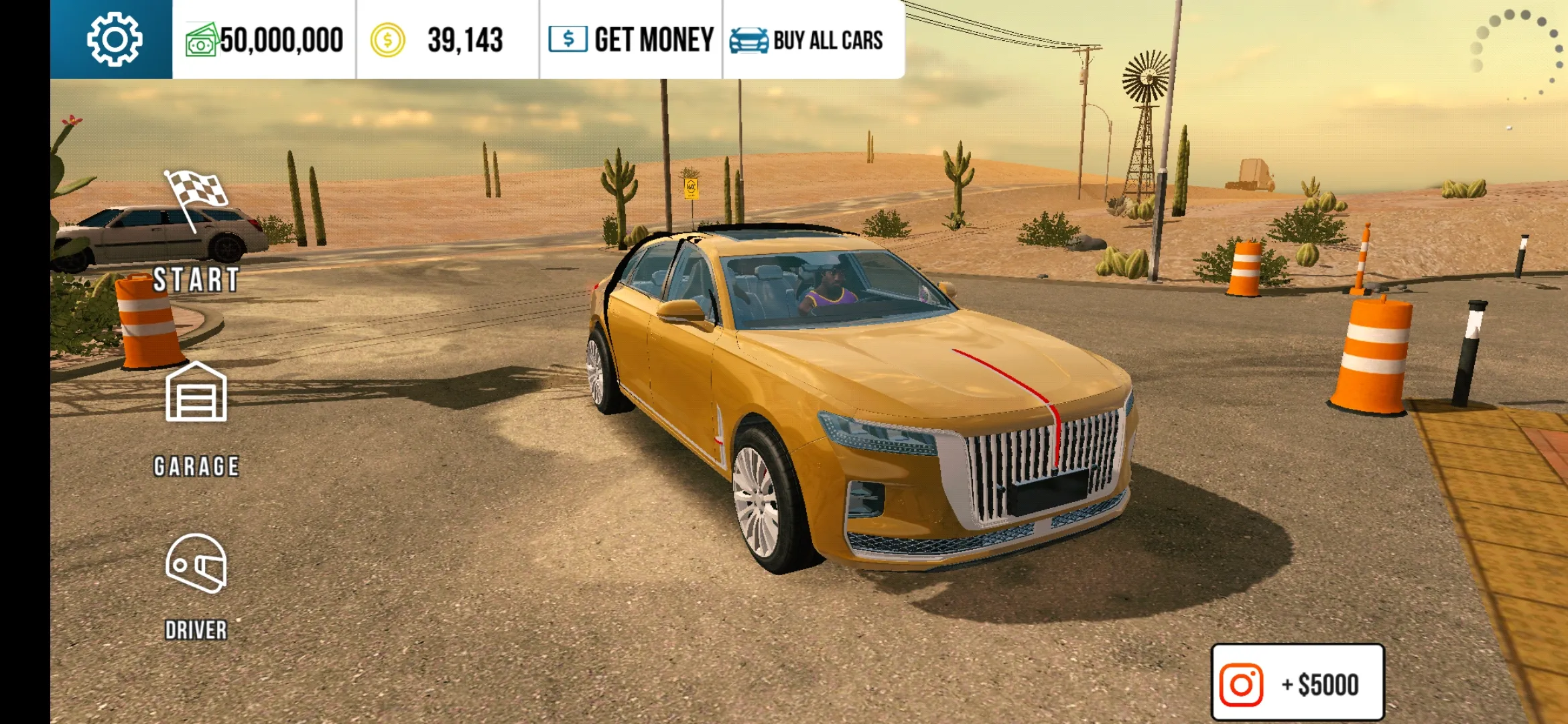Open the settings gear menu

(114, 40)
